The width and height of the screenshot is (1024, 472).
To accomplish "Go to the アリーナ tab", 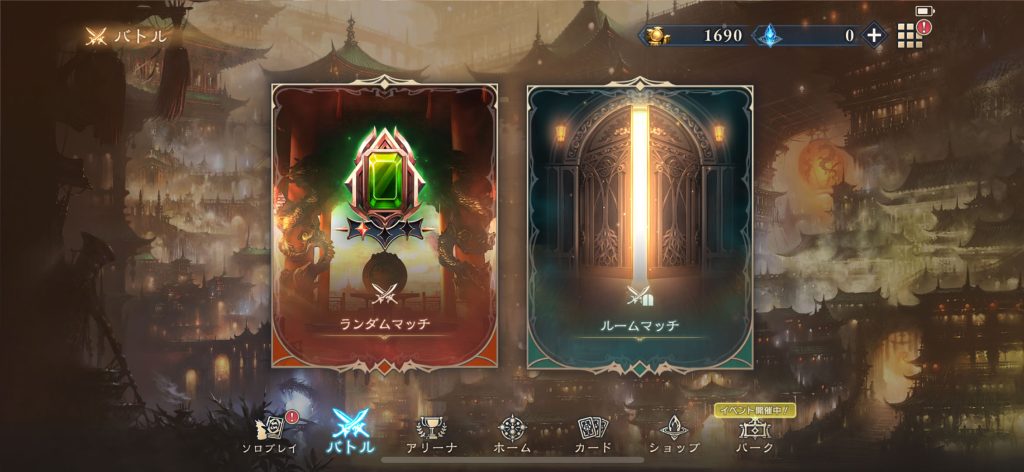I will point(431,433).
